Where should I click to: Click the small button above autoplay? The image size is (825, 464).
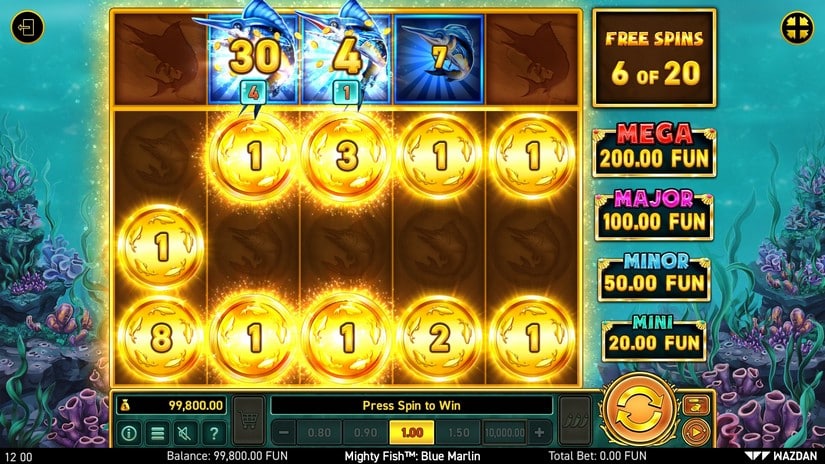pos(697,404)
